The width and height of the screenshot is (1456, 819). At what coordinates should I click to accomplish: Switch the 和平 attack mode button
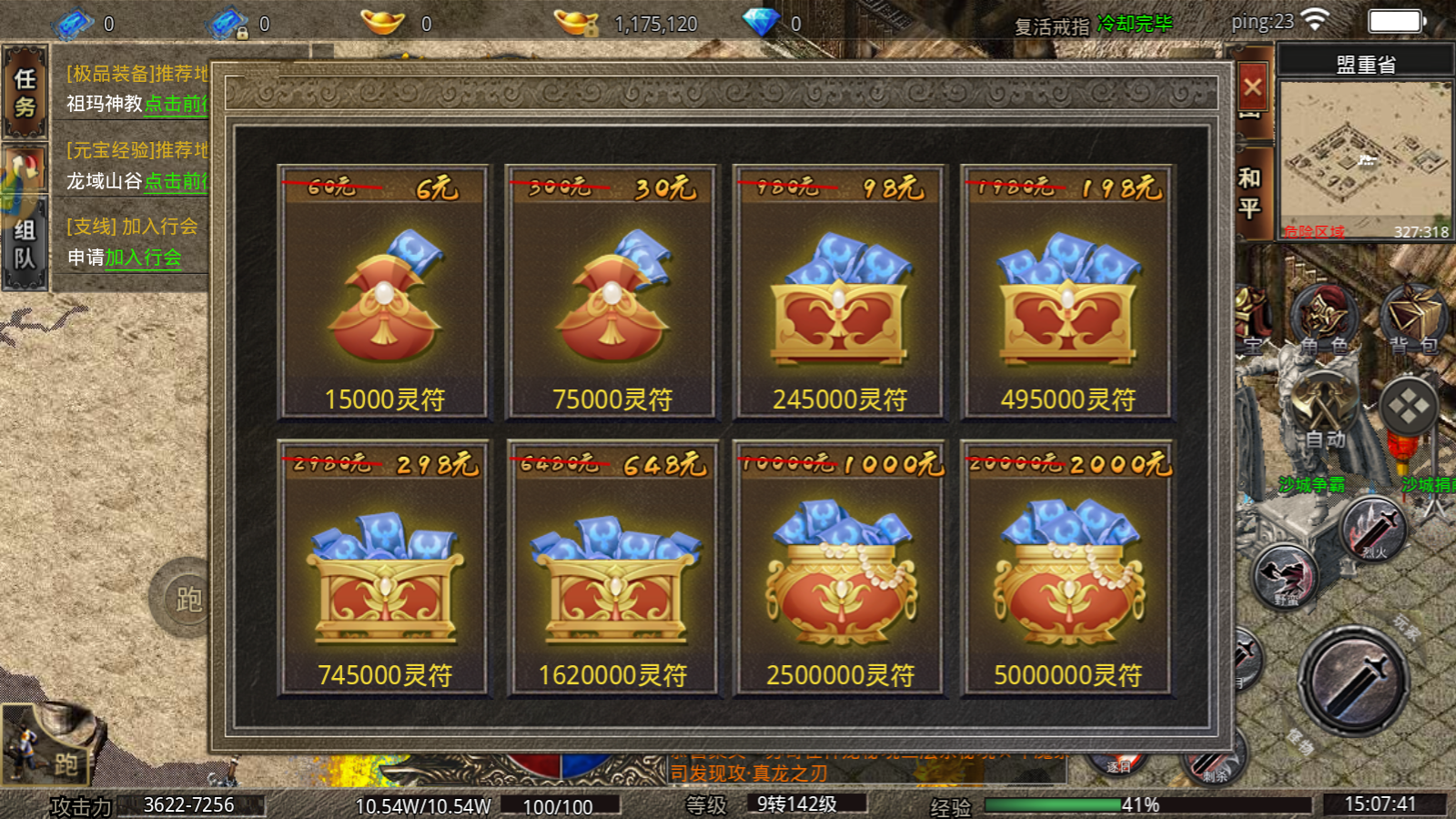tap(1250, 193)
